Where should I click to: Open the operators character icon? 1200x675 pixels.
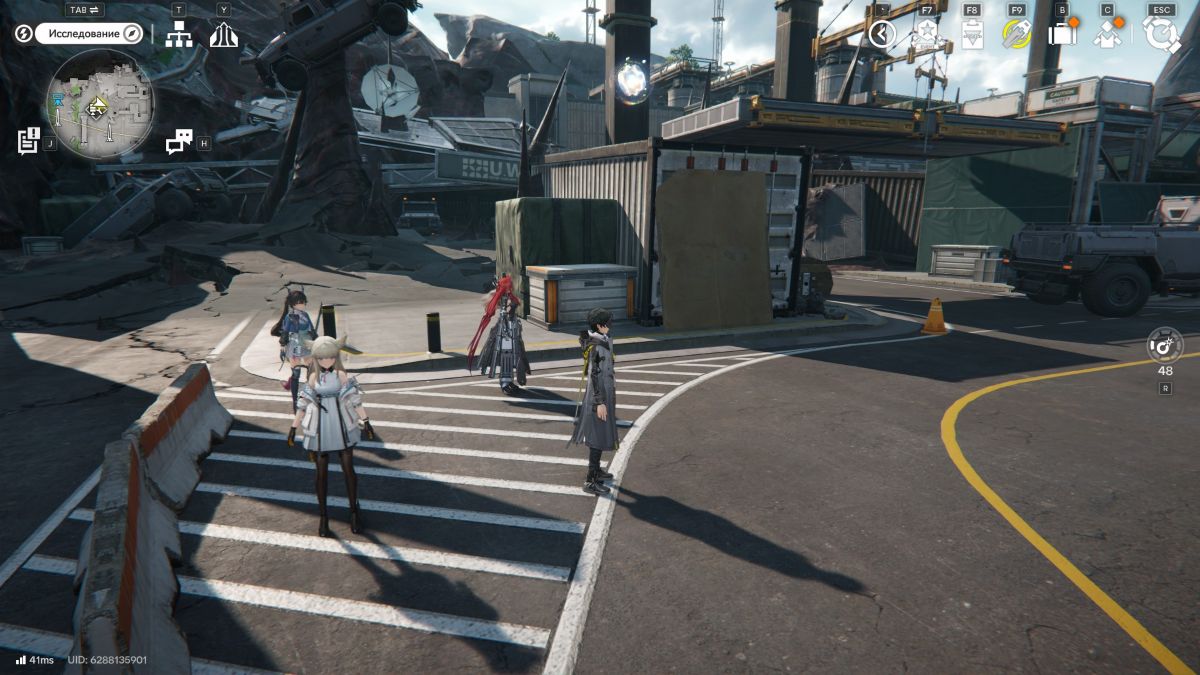tap(1108, 35)
